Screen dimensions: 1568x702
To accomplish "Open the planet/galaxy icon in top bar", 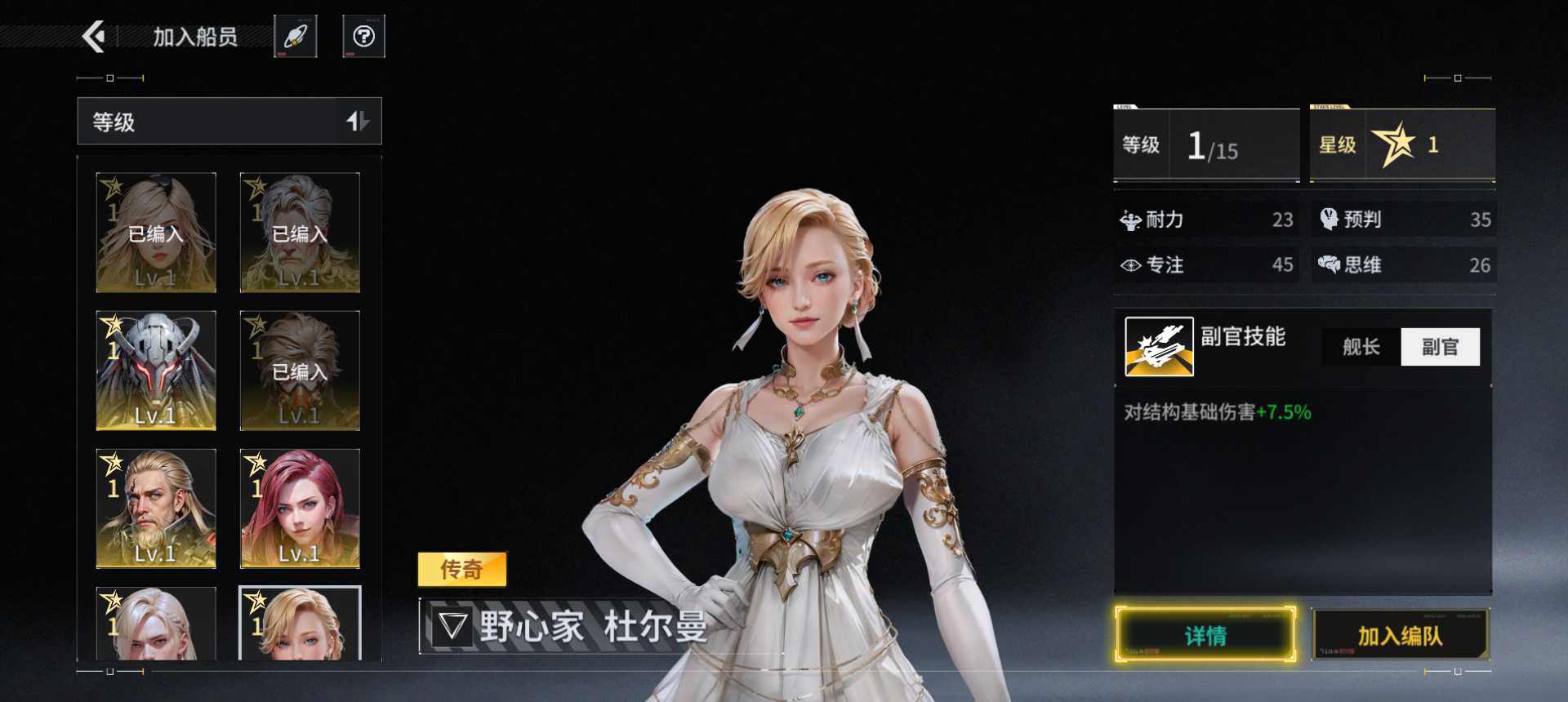I will (x=296, y=35).
